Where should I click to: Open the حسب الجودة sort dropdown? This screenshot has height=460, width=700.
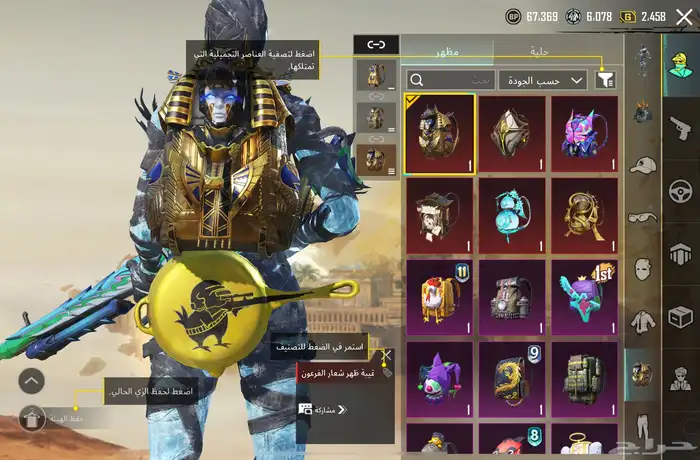click(549, 80)
